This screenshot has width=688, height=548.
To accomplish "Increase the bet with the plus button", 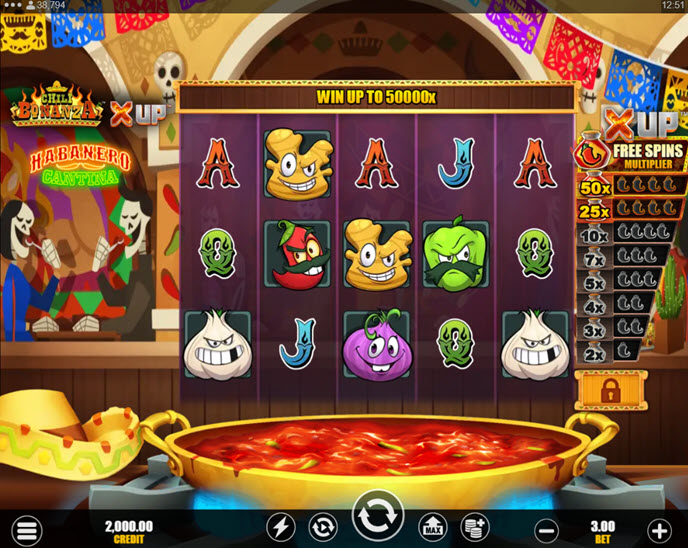I will tap(659, 530).
